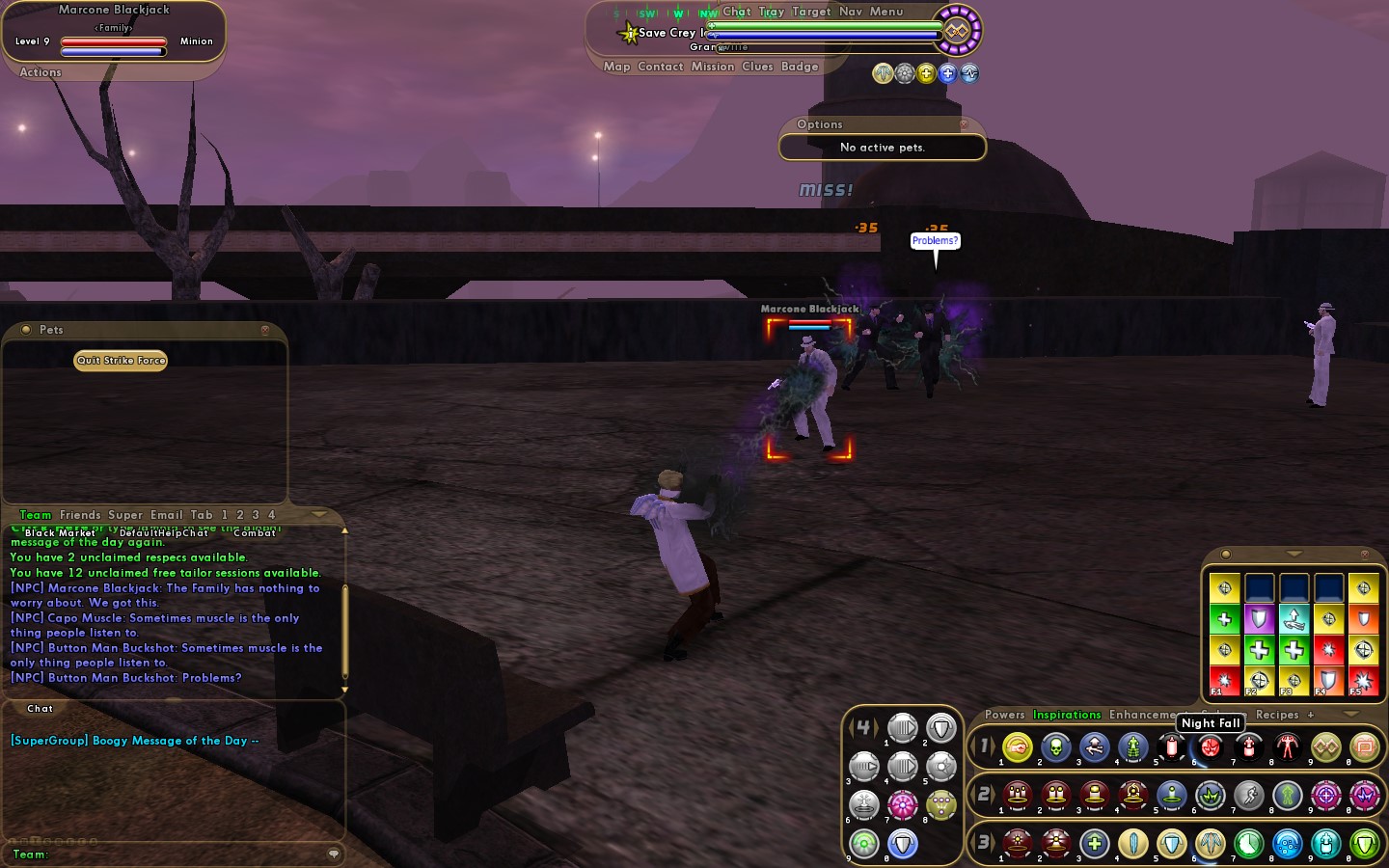Image resolution: width=1389 pixels, height=868 pixels.
Task: Open pet Options
Action: [x=819, y=124]
